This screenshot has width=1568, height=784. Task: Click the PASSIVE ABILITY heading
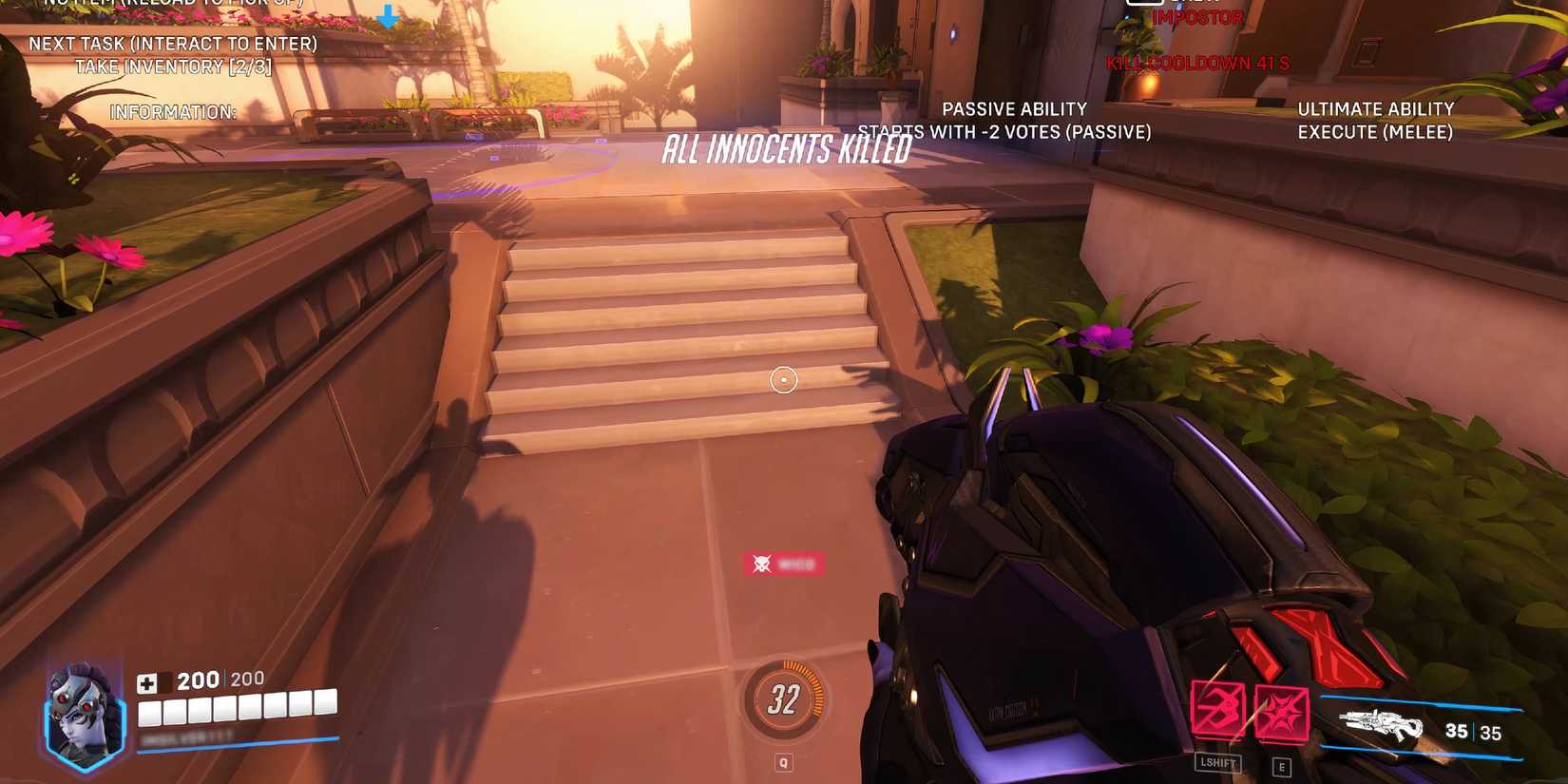[1013, 108]
